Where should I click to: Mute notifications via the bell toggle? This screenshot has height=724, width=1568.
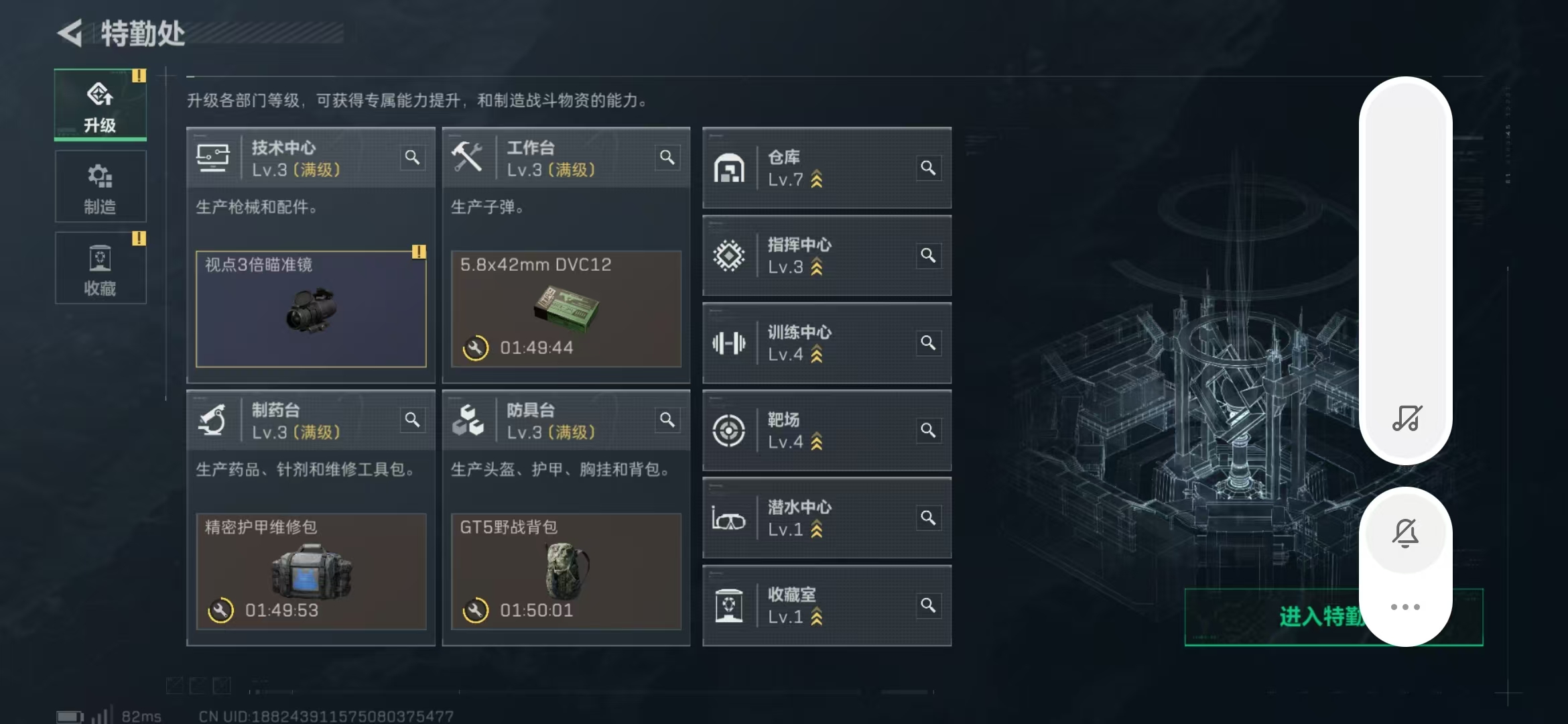1406,532
